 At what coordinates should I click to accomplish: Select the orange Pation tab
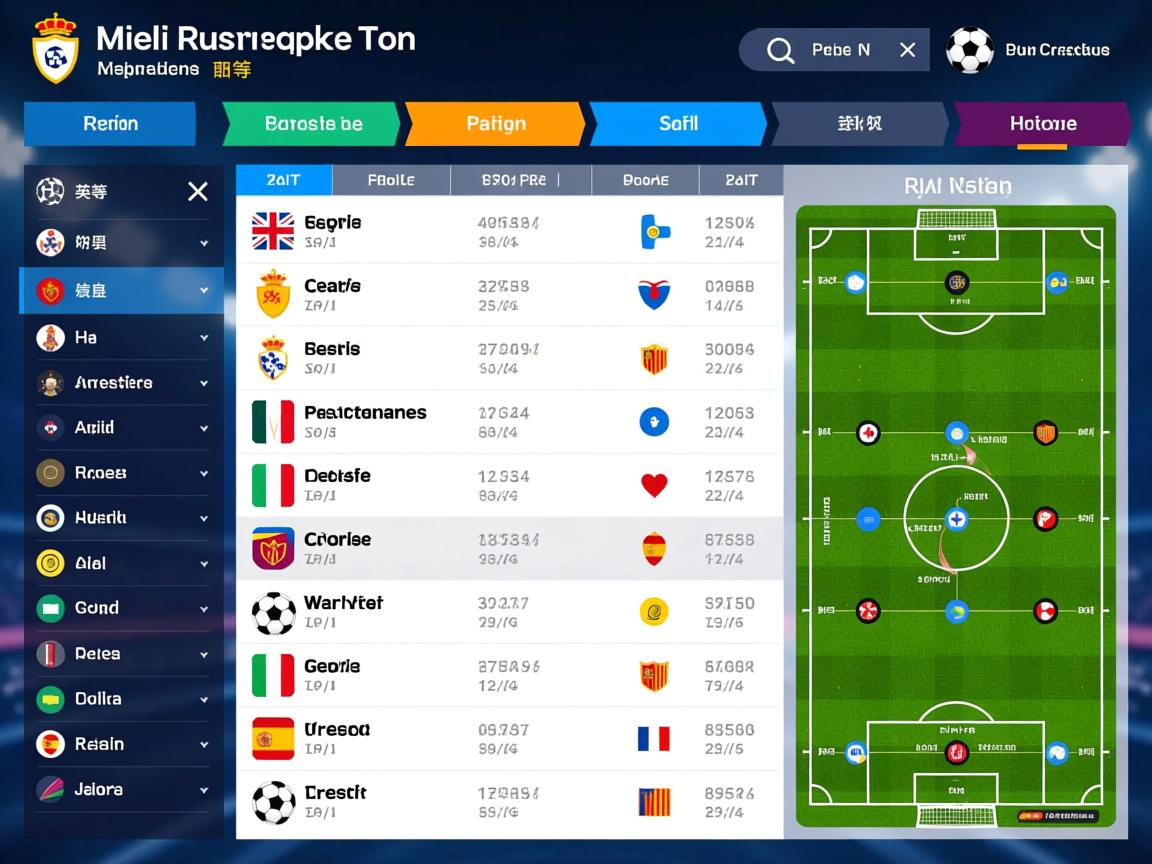[x=495, y=124]
